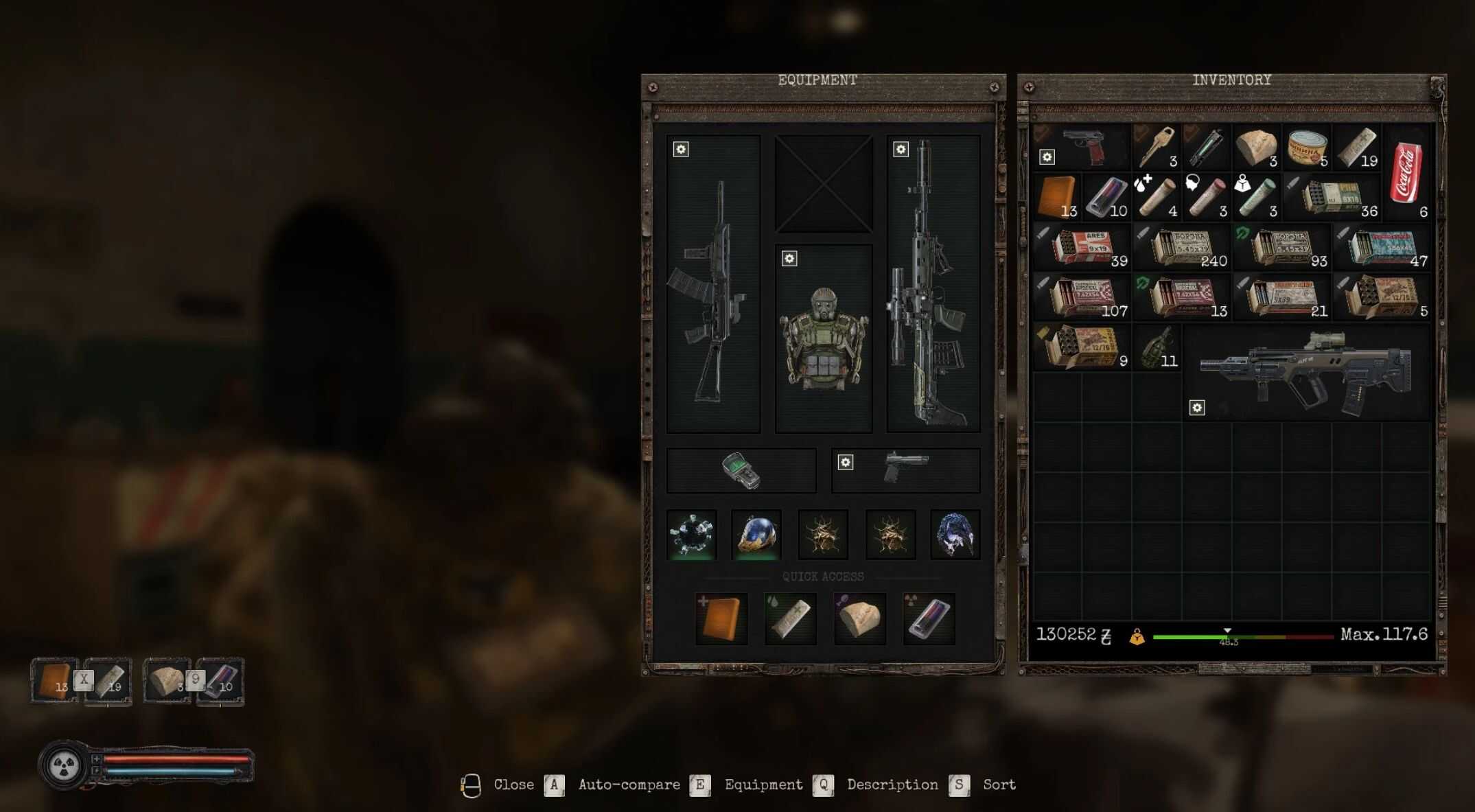Select the scoped rifle equipment slot
This screenshot has width=1475, height=812.
933,283
